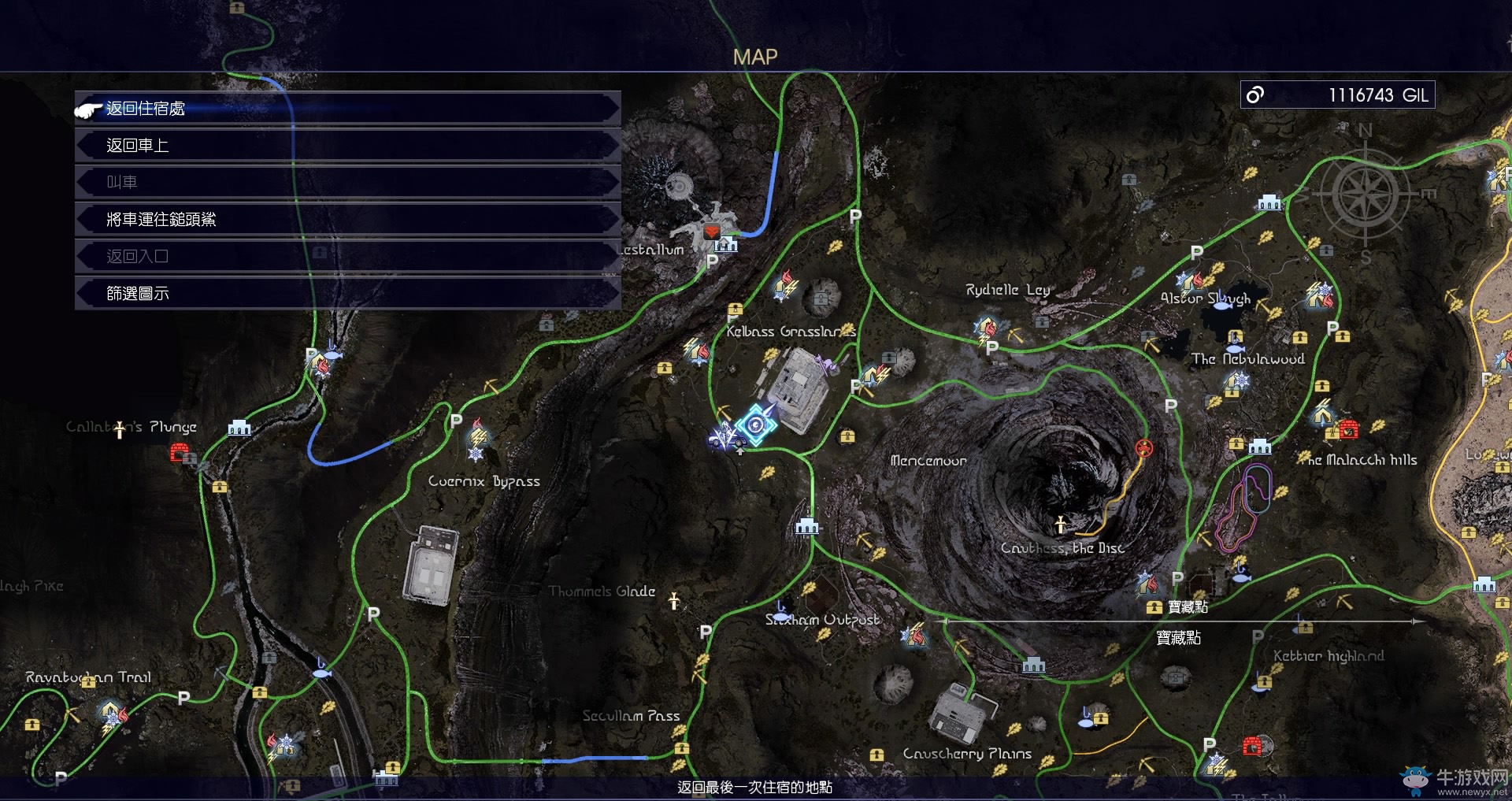Choose 將車運往鎚頭鯊 menu option

pyautogui.click(x=347, y=220)
